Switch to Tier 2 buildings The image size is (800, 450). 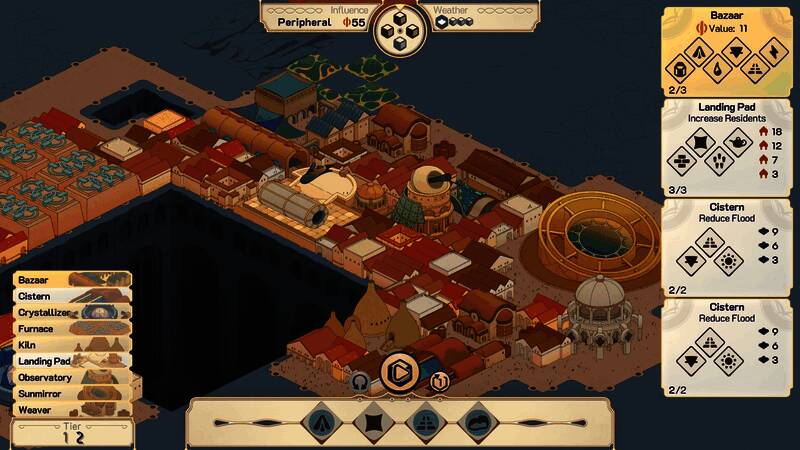[80, 437]
